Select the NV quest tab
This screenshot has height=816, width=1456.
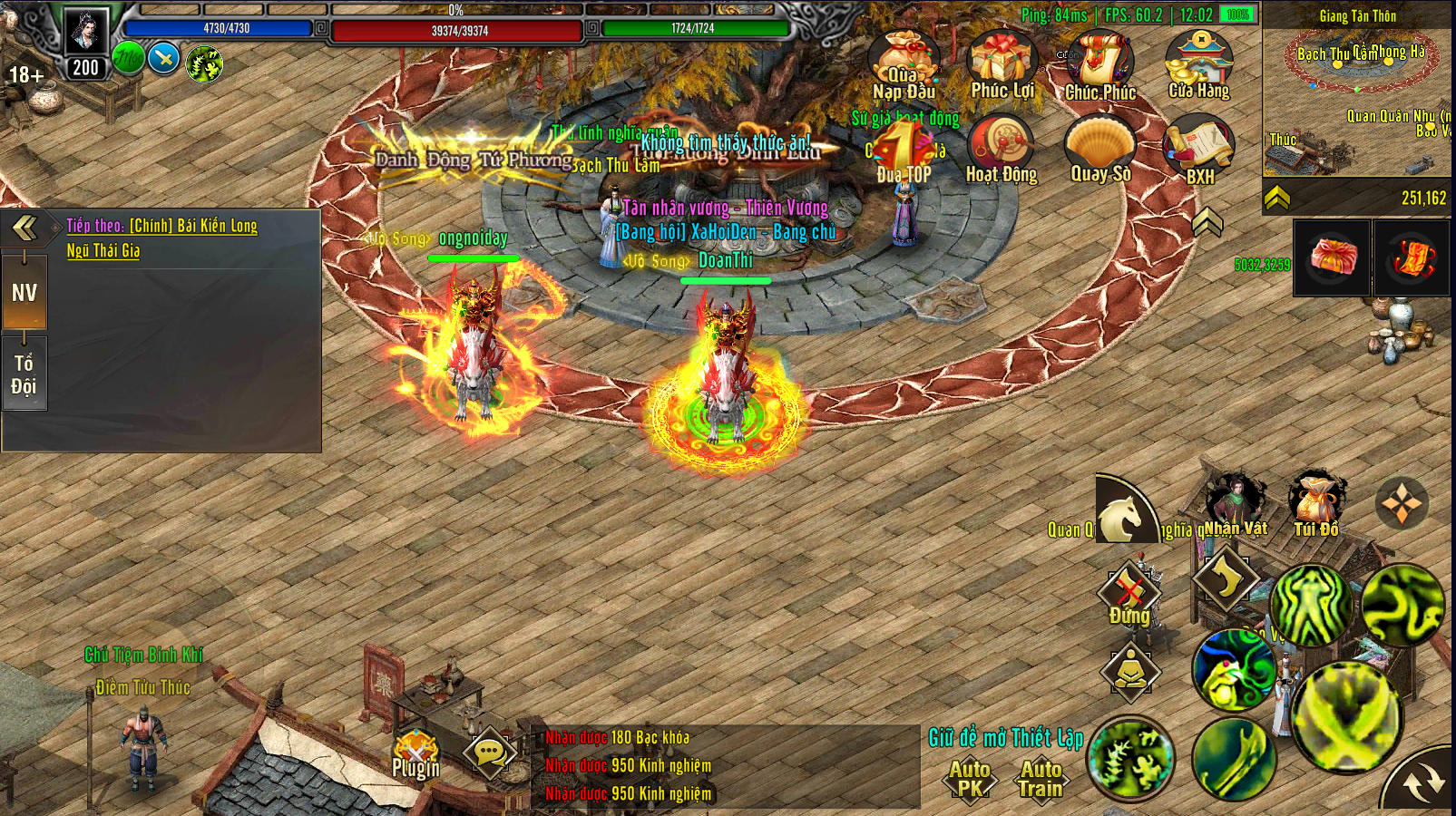click(24, 292)
